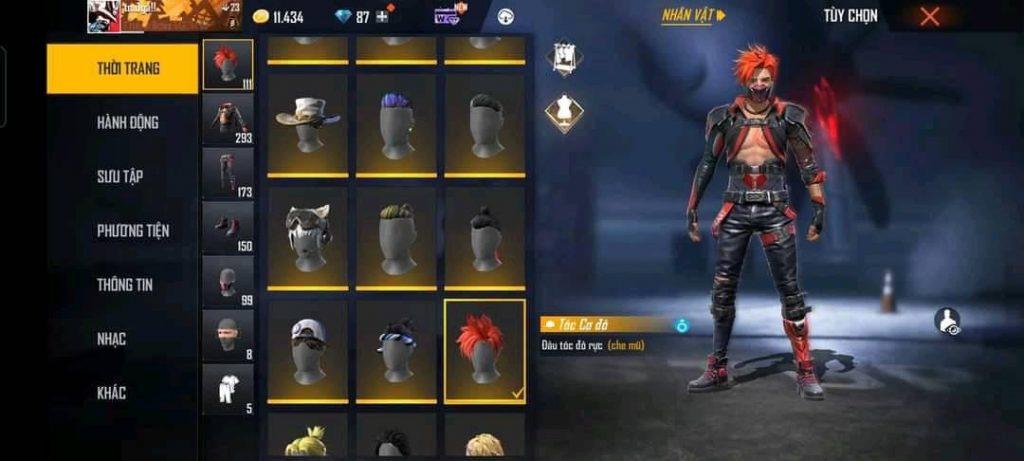Select the head category showing 111 items

(227, 65)
